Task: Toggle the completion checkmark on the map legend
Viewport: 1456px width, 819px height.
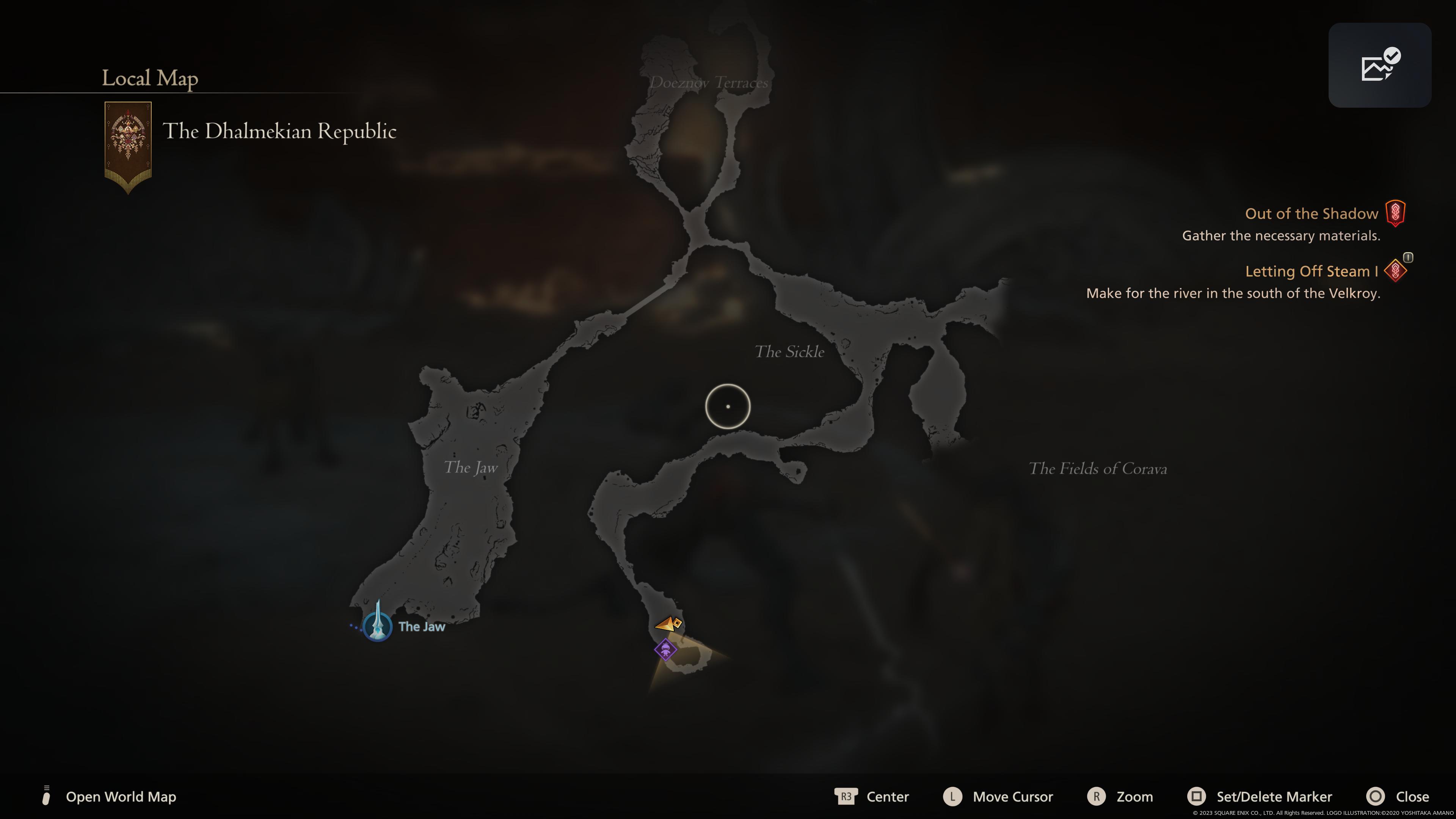Action: click(x=1392, y=56)
